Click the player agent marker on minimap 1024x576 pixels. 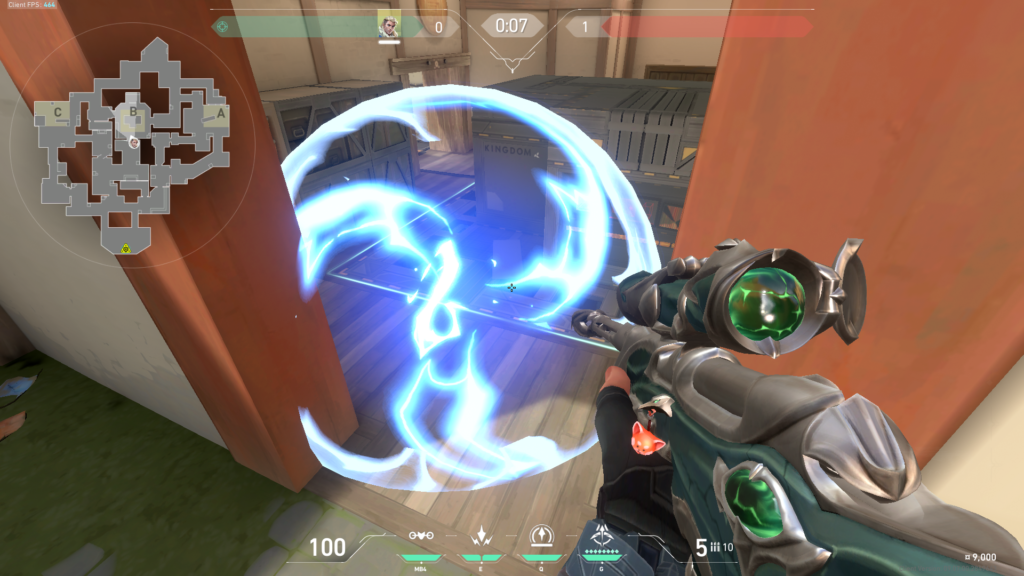tap(134, 142)
